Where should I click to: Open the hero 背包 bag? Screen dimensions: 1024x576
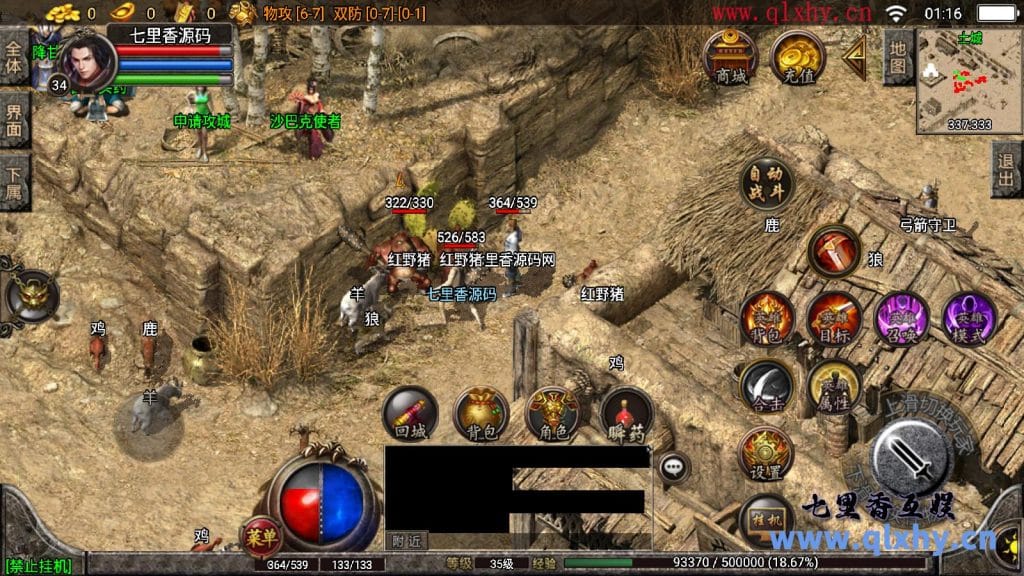pos(766,319)
